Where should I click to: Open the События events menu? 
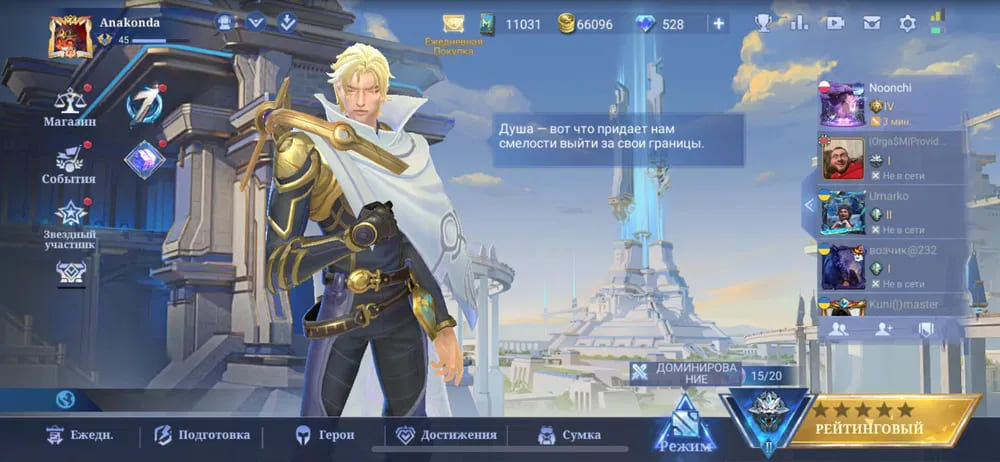click(69, 164)
